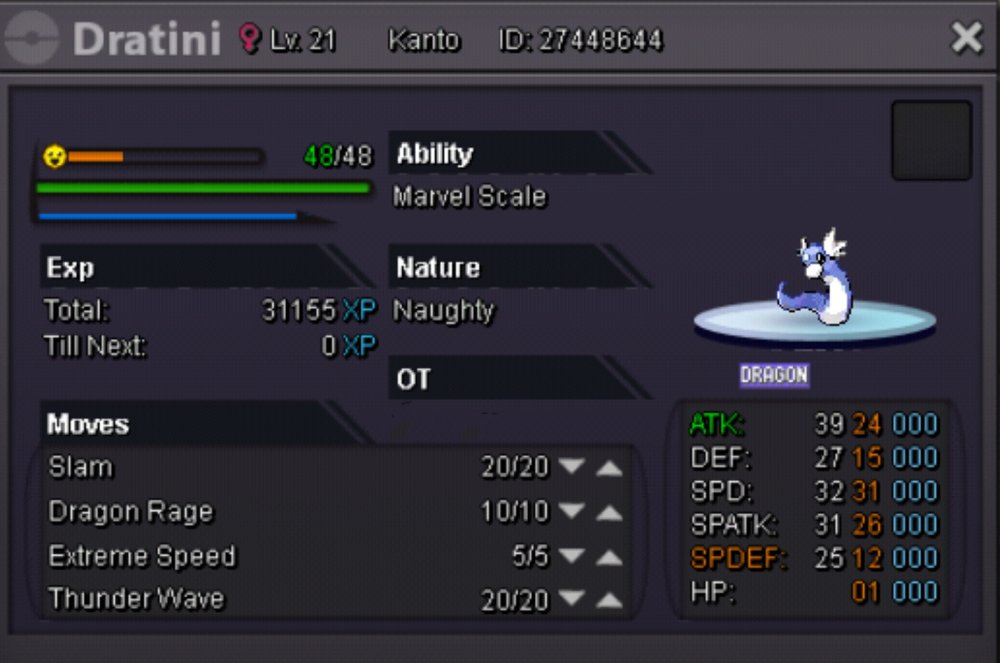Move Dragon Rage up one position
Image resolution: width=1000 pixels, height=663 pixels.
(x=609, y=512)
